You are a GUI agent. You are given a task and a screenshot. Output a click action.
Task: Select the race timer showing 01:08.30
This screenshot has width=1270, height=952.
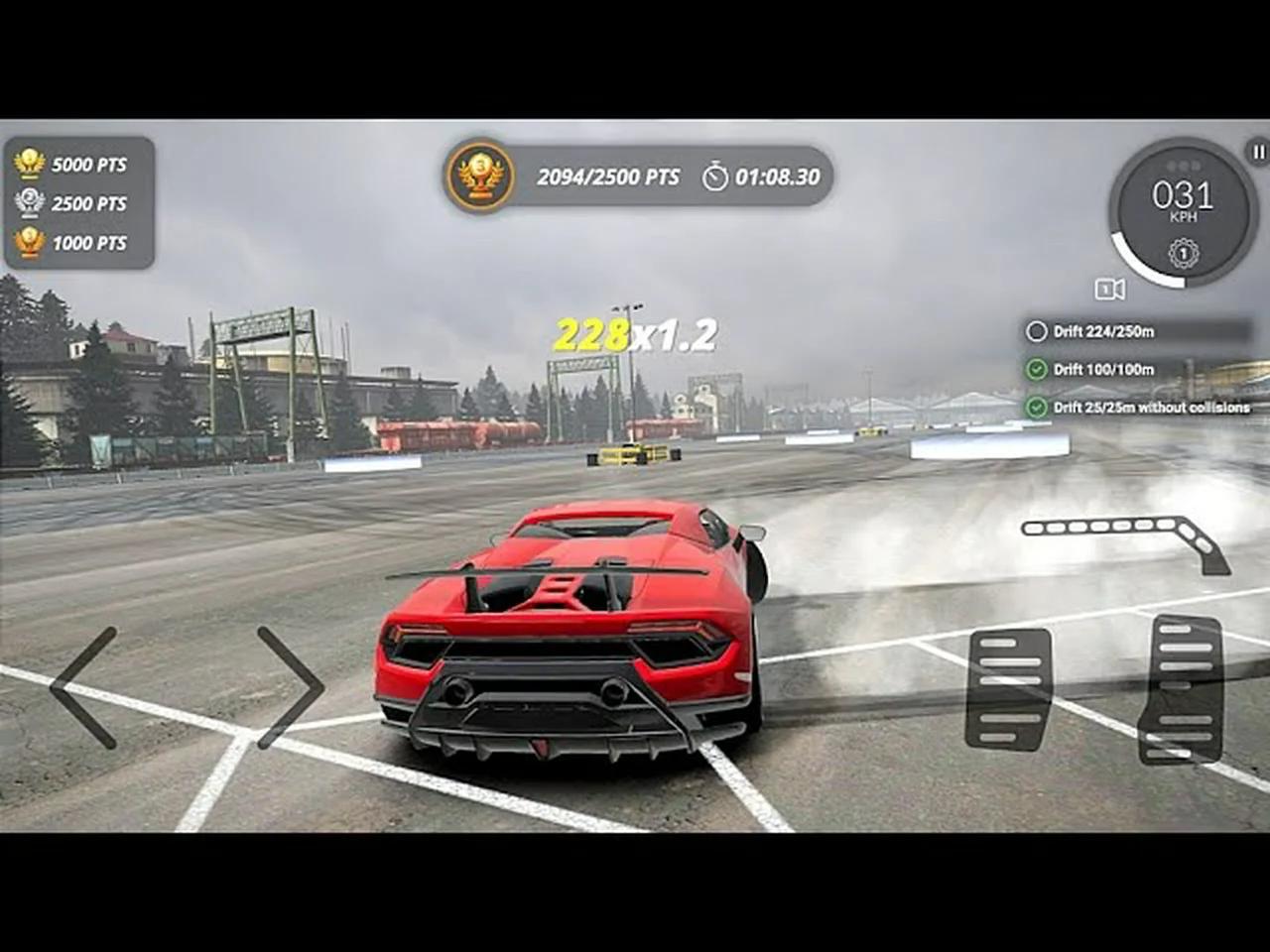tap(779, 178)
